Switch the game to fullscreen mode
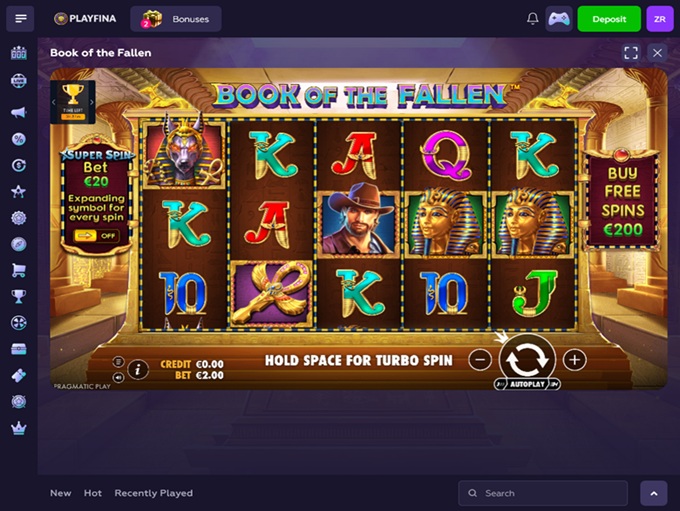The width and height of the screenshot is (680, 511). 631,52
